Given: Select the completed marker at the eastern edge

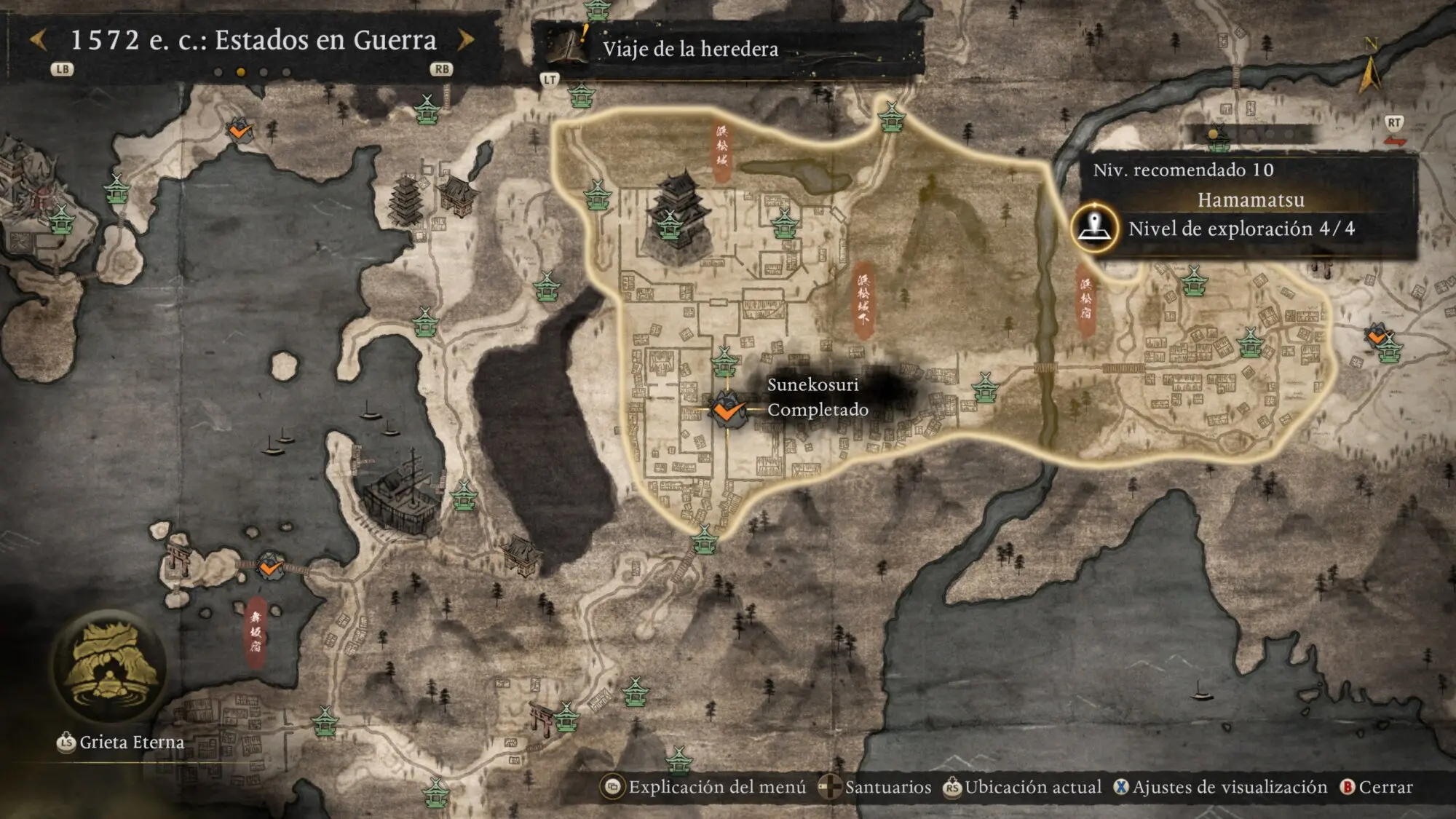Looking at the screenshot, I should (x=1377, y=336).
